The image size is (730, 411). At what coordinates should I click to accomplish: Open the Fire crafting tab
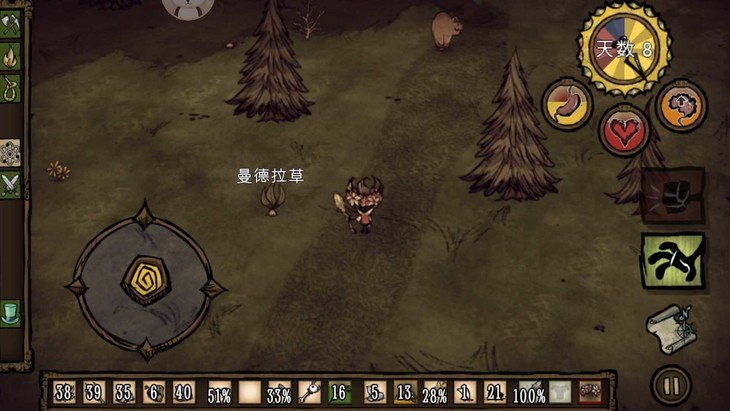click(10, 55)
